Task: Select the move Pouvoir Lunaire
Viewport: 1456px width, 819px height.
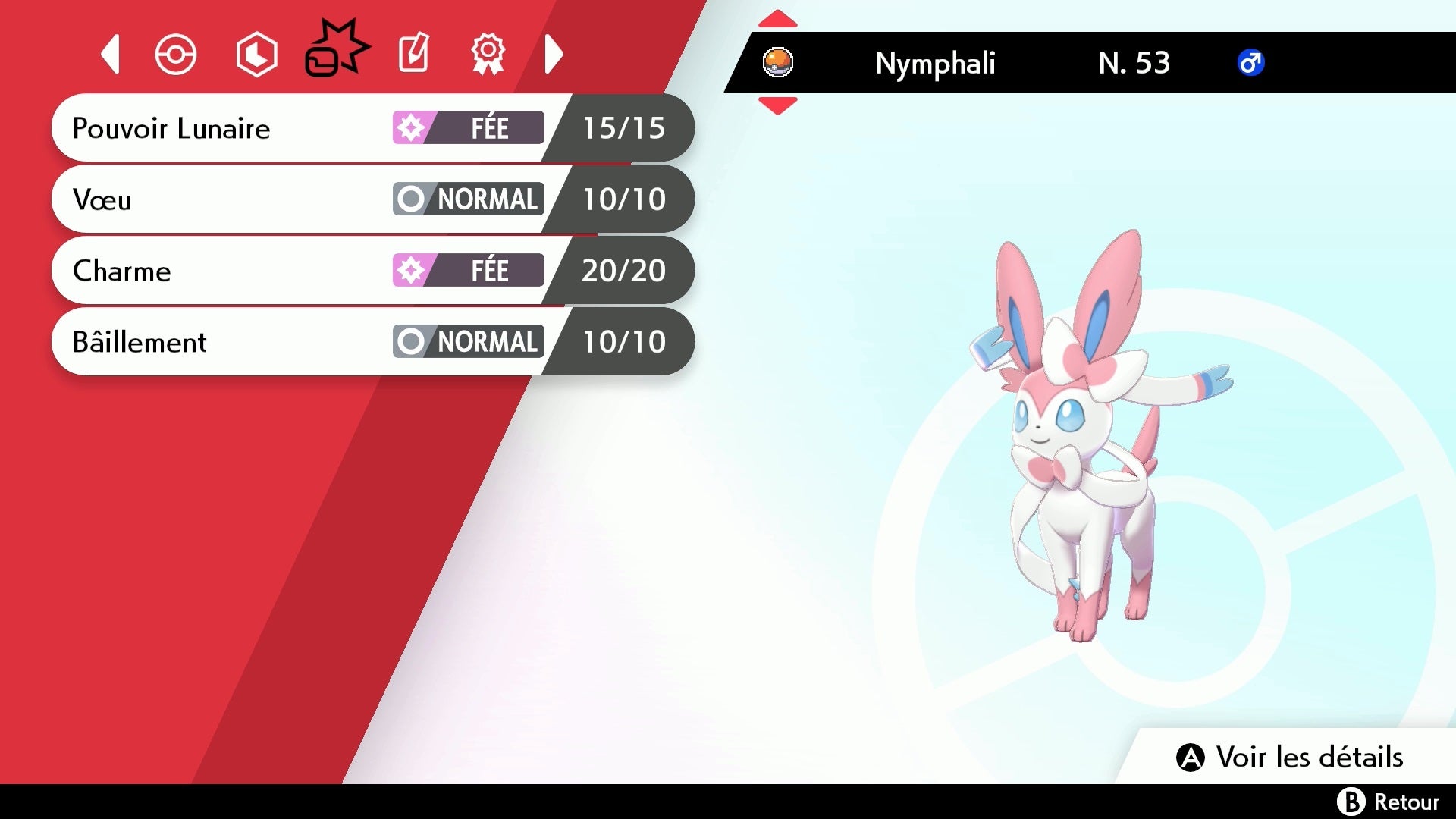Action: 227,128
